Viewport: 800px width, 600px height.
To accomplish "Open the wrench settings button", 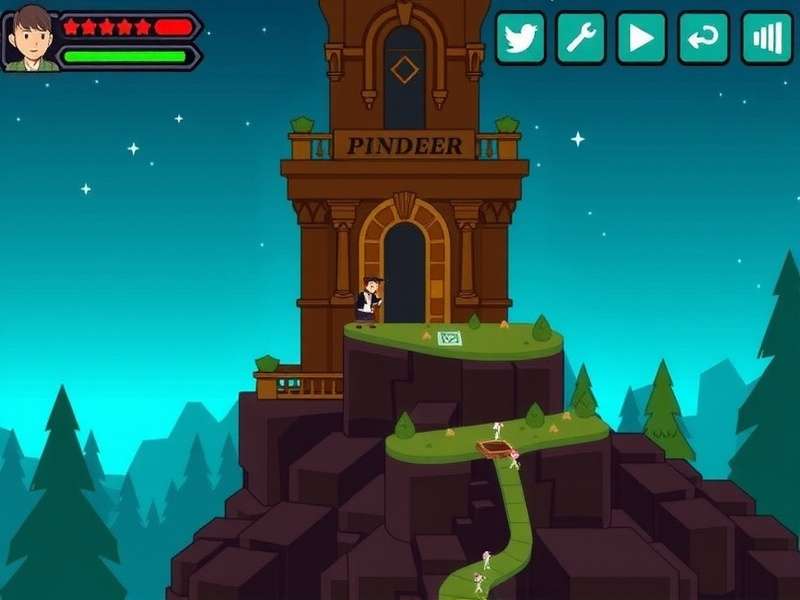I will (581, 39).
